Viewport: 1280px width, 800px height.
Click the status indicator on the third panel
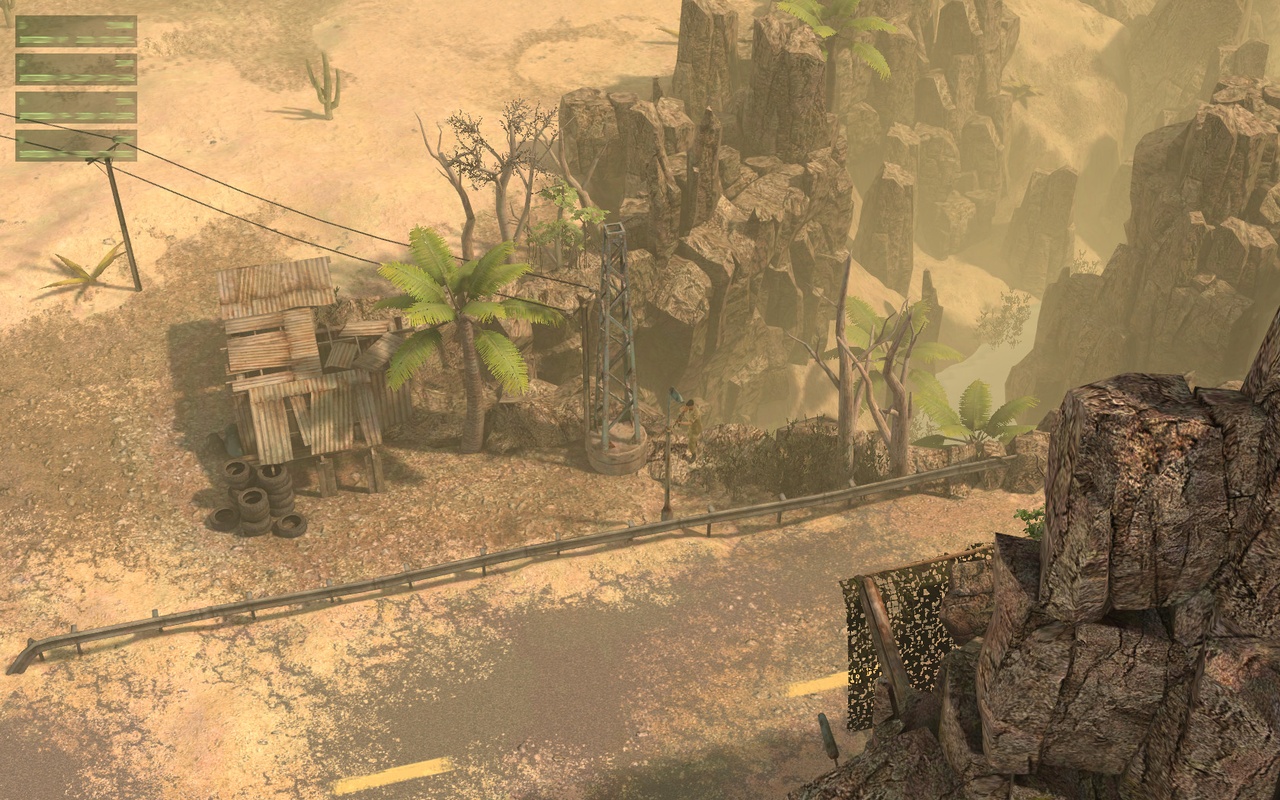[x=124, y=100]
